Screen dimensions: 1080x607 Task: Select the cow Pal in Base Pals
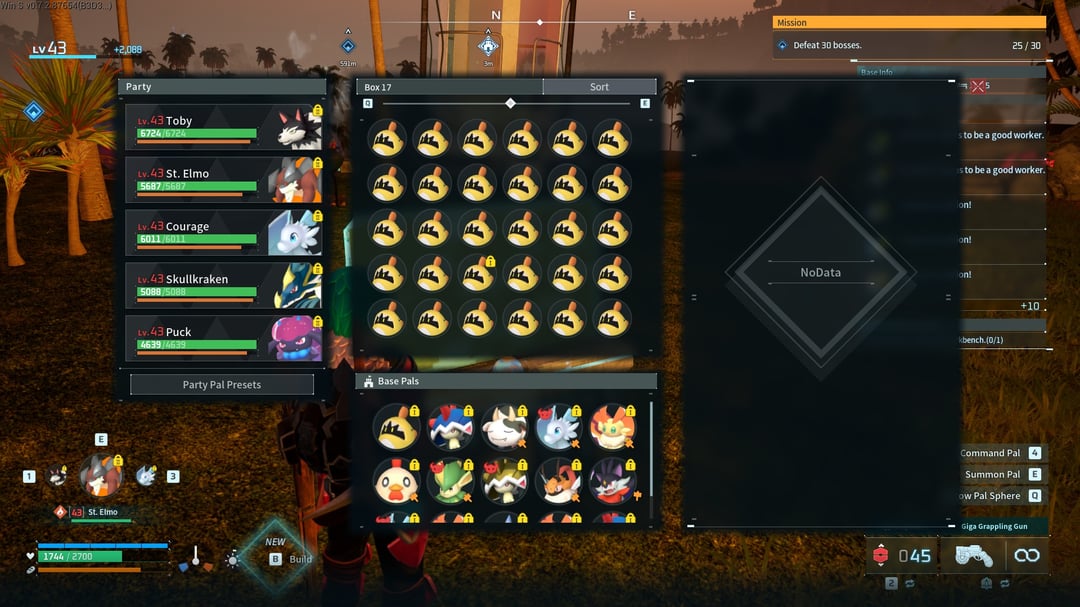(x=503, y=427)
